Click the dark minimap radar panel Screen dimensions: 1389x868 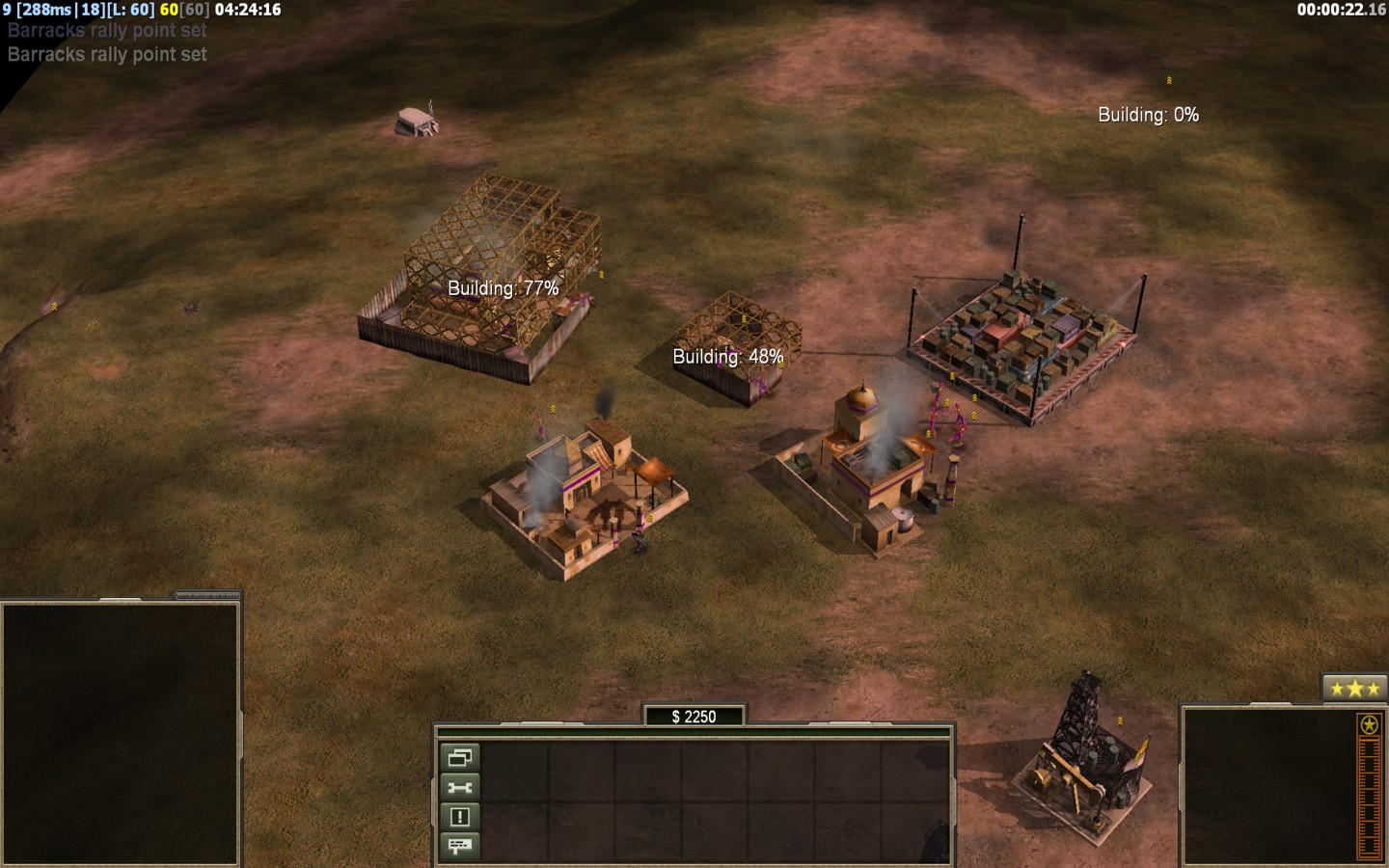[x=121, y=733]
